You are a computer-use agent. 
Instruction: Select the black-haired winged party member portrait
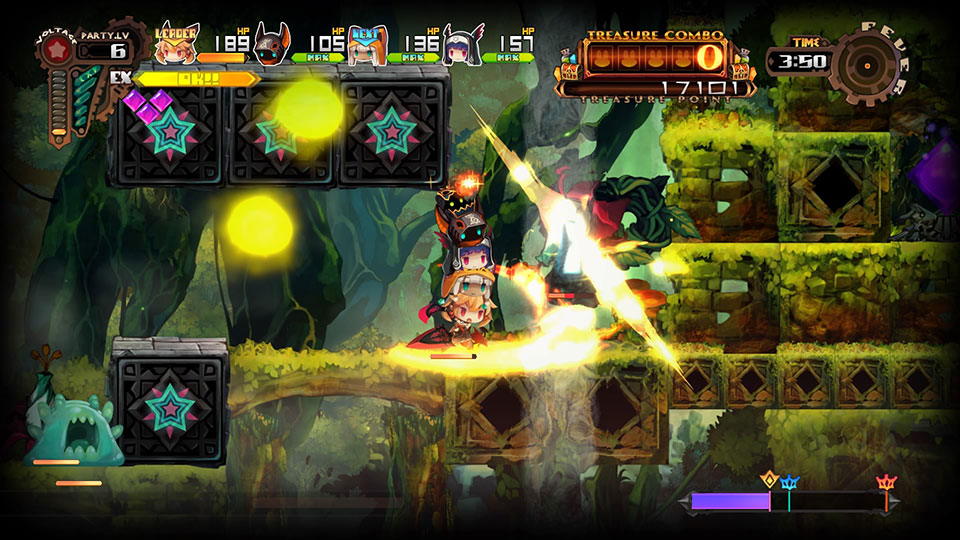(x=463, y=44)
